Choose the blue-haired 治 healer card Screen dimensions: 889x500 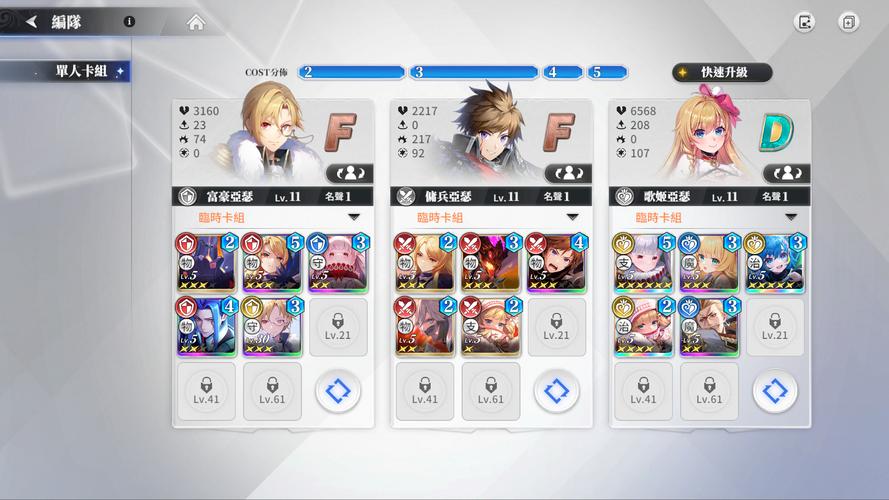point(774,262)
